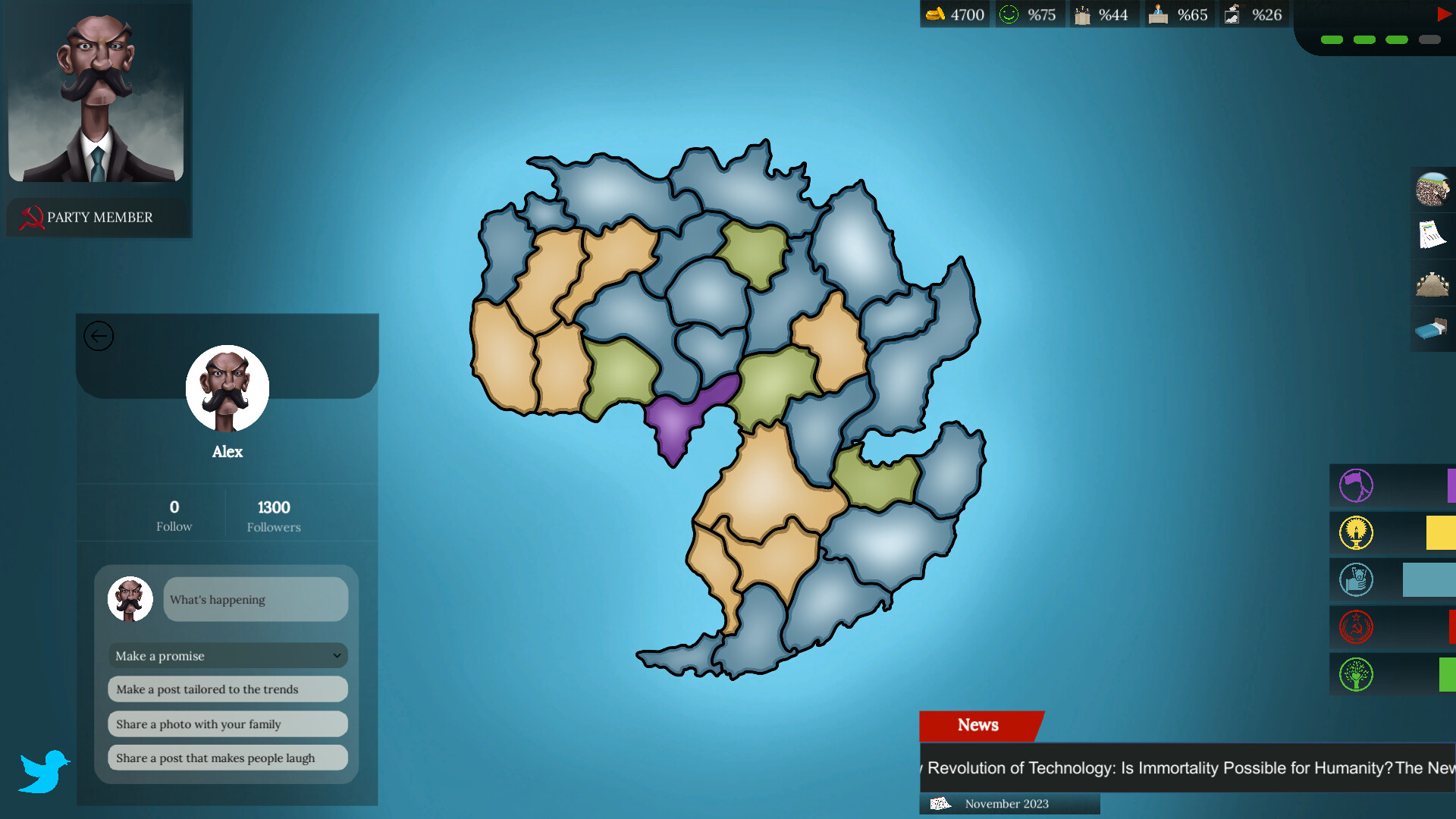Open the crowd rally panel on the right sidebar

pos(1433,190)
